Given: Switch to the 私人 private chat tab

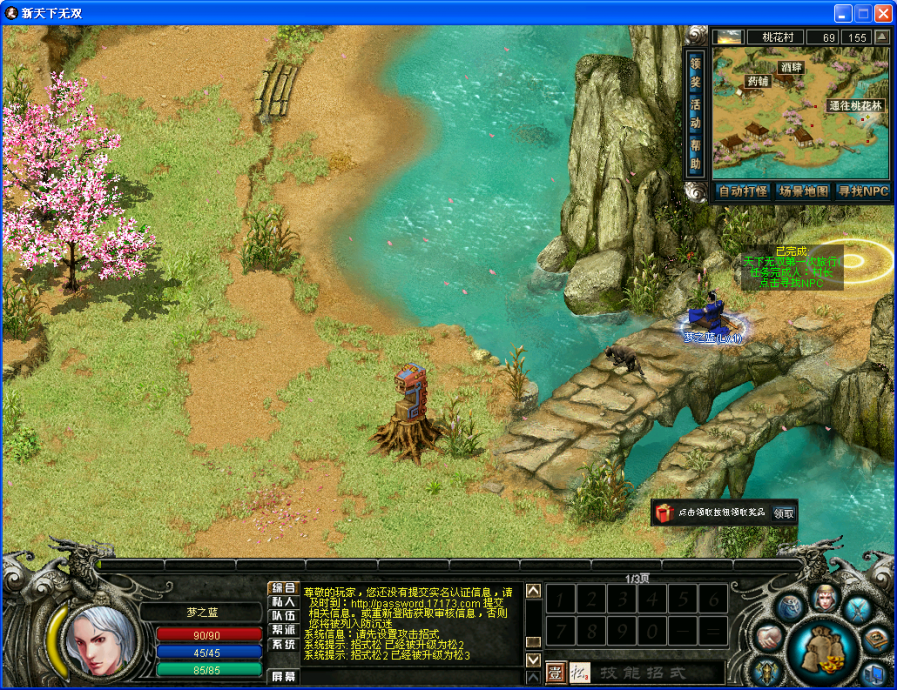Looking at the screenshot, I should pos(283,602).
